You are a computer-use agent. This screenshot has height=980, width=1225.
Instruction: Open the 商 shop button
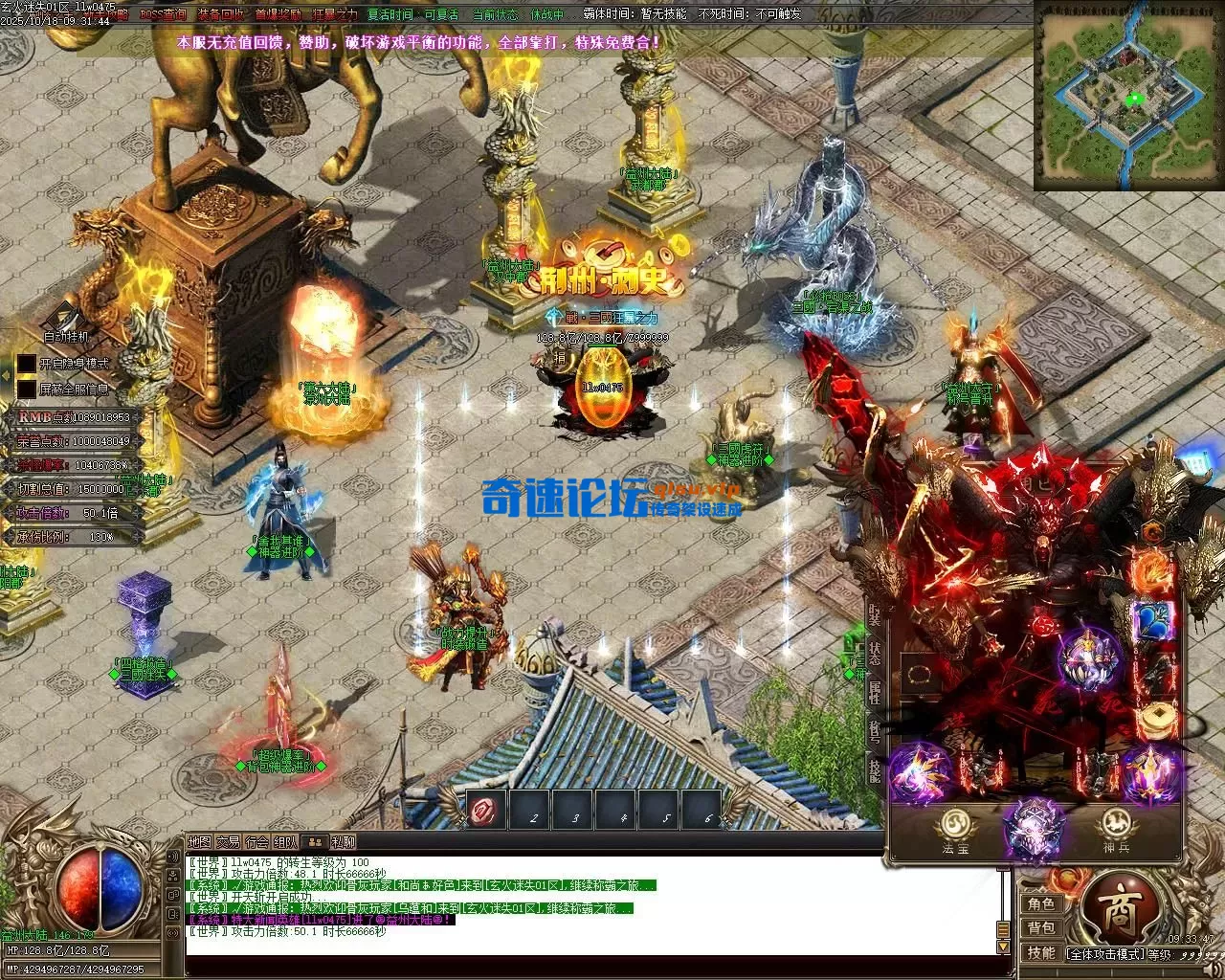(x=1116, y=913)
